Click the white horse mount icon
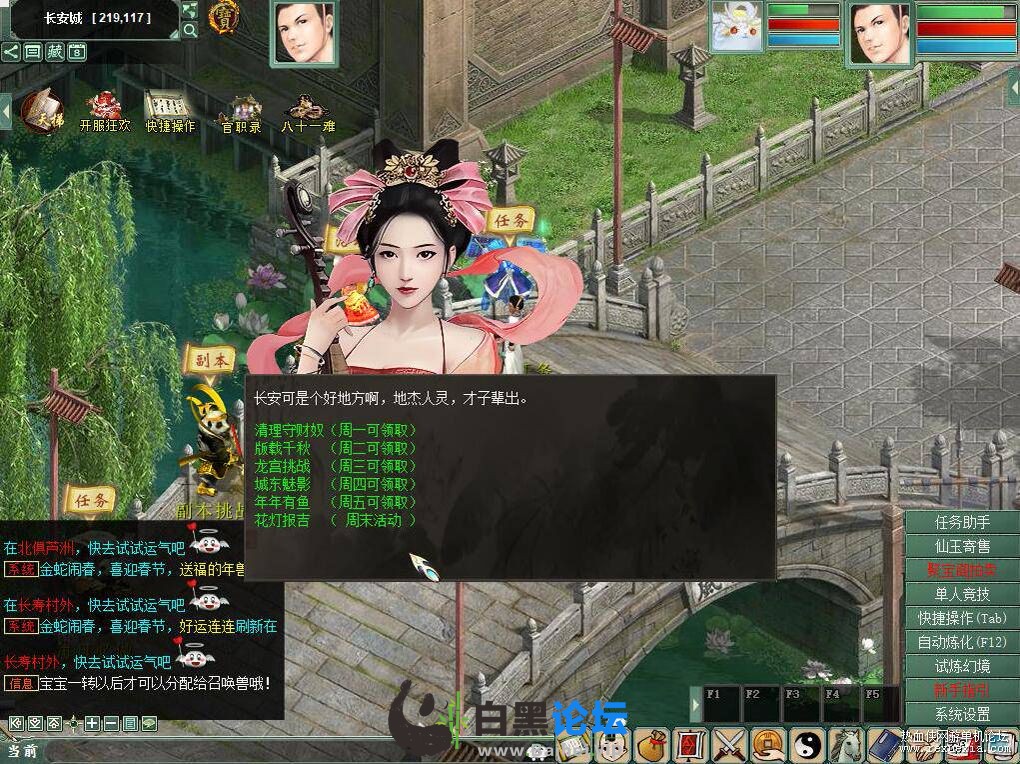Viewport: 1020px width, 764px height. [x=847, y=745]
